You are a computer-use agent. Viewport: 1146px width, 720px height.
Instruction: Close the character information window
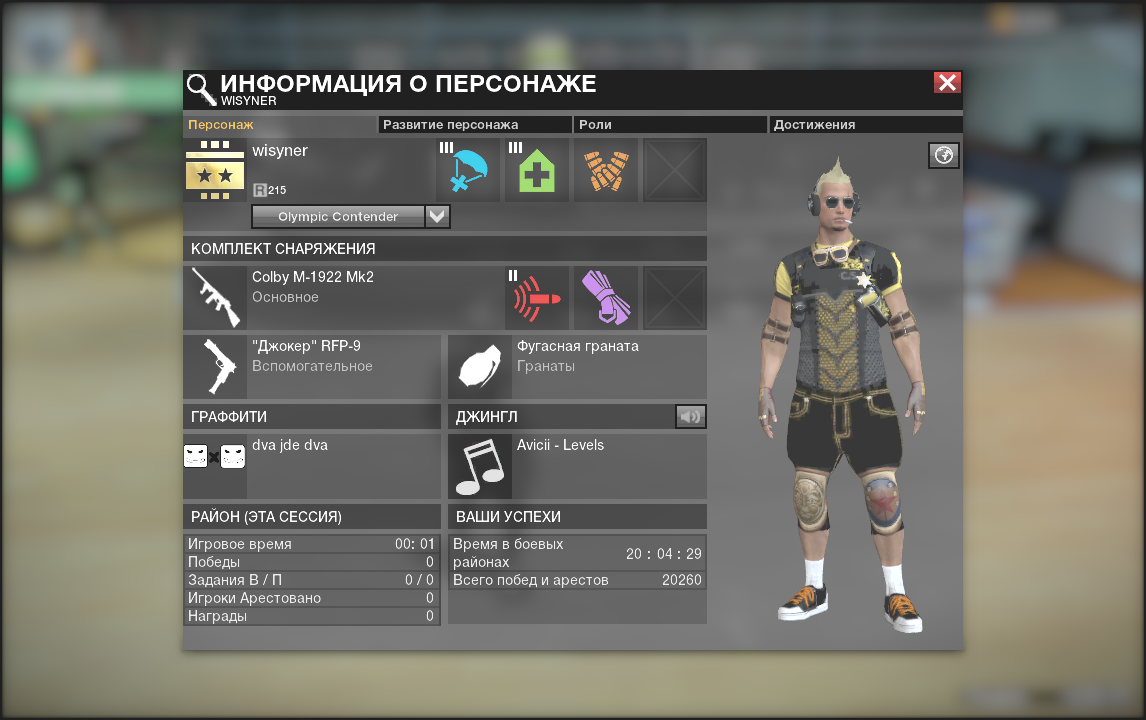[x=947, y=83]
